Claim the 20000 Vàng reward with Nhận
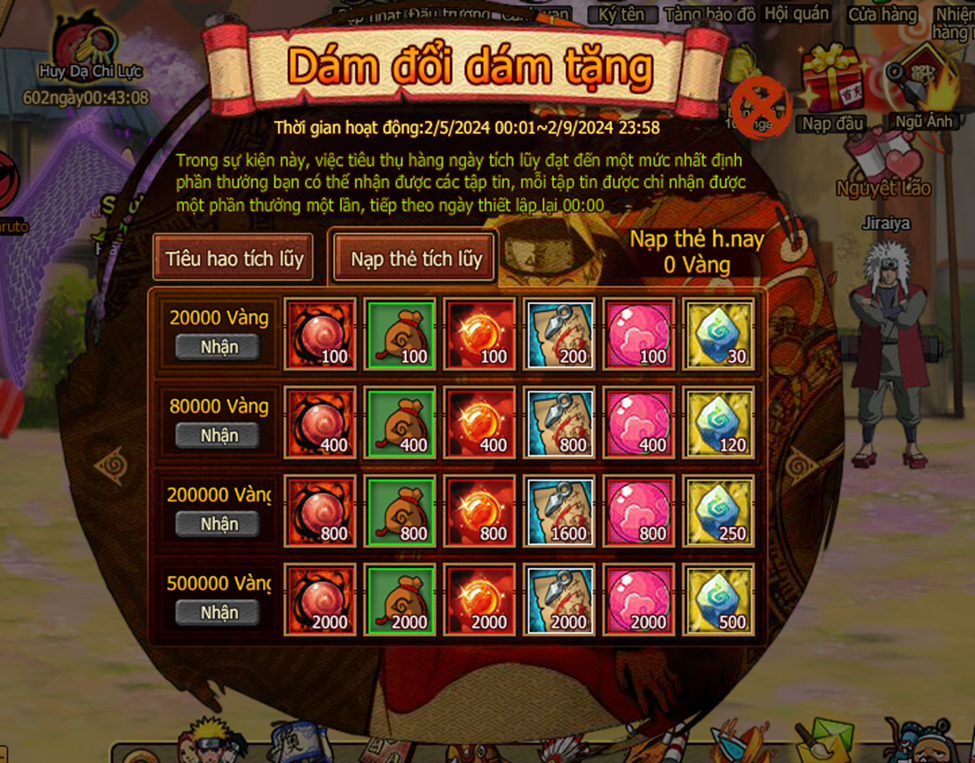Screen dimensions: 975x763 [218, 347]
